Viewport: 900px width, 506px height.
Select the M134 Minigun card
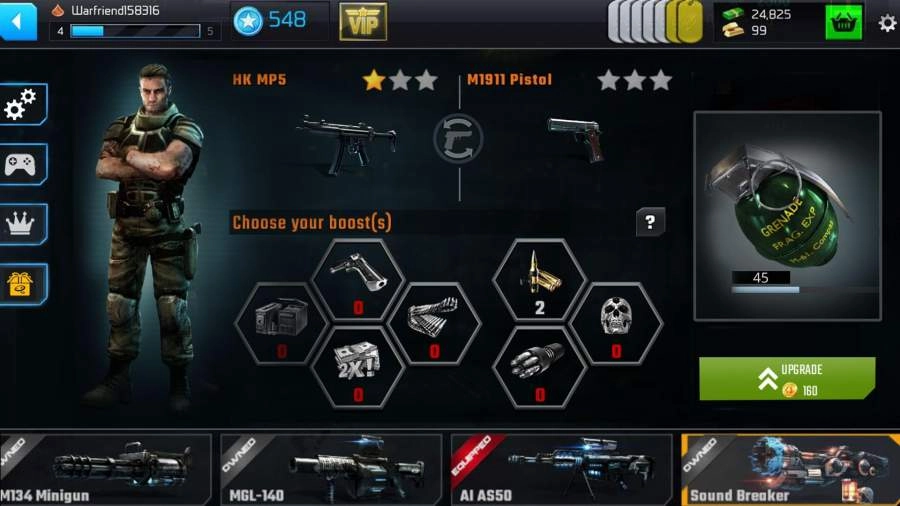106,469
